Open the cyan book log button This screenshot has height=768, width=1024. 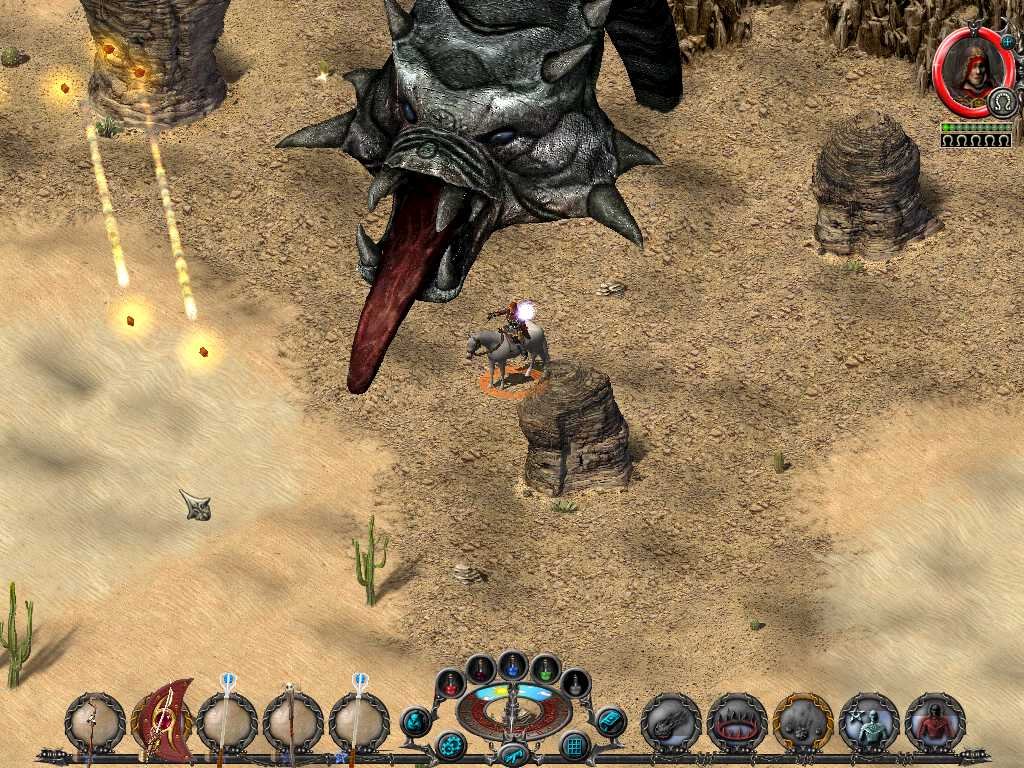(x=610, y=721)
